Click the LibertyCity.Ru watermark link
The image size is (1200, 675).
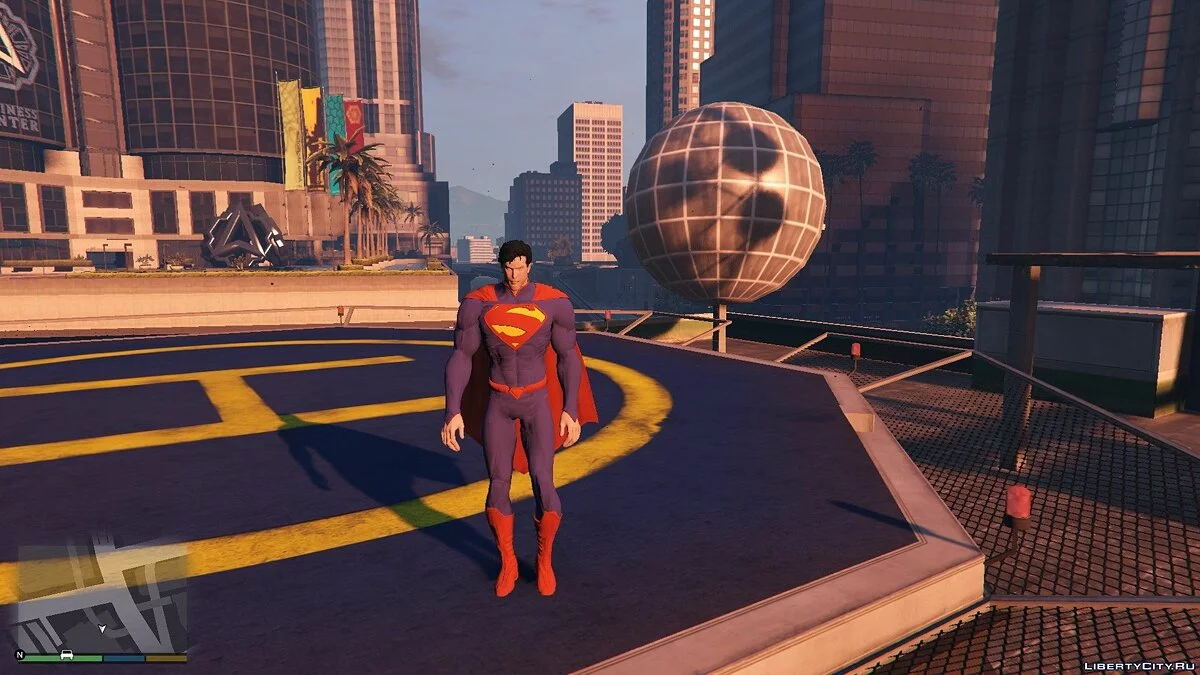tap(1138, 665)
